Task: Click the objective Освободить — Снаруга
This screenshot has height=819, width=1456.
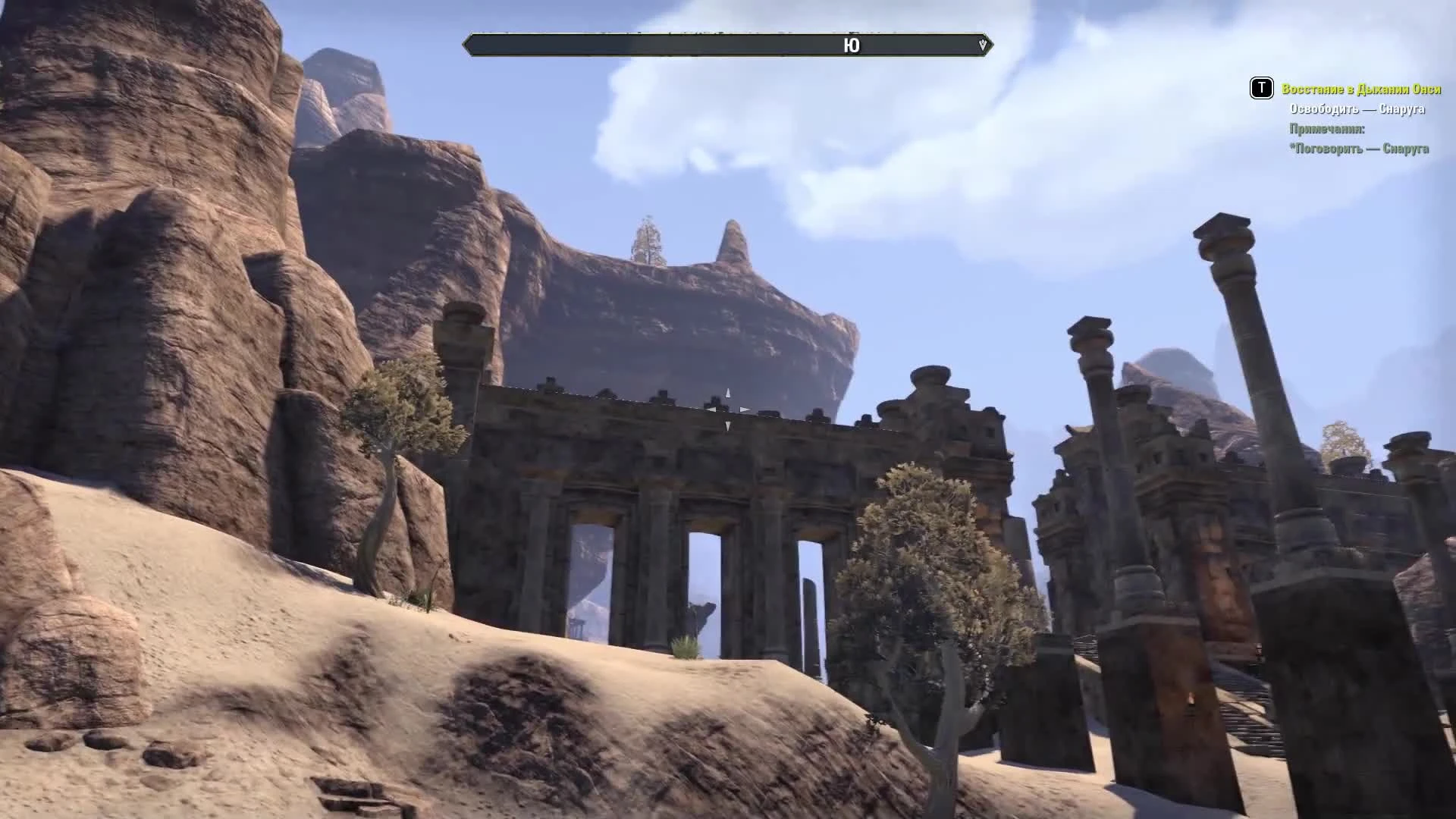Action: [1357, 110]
